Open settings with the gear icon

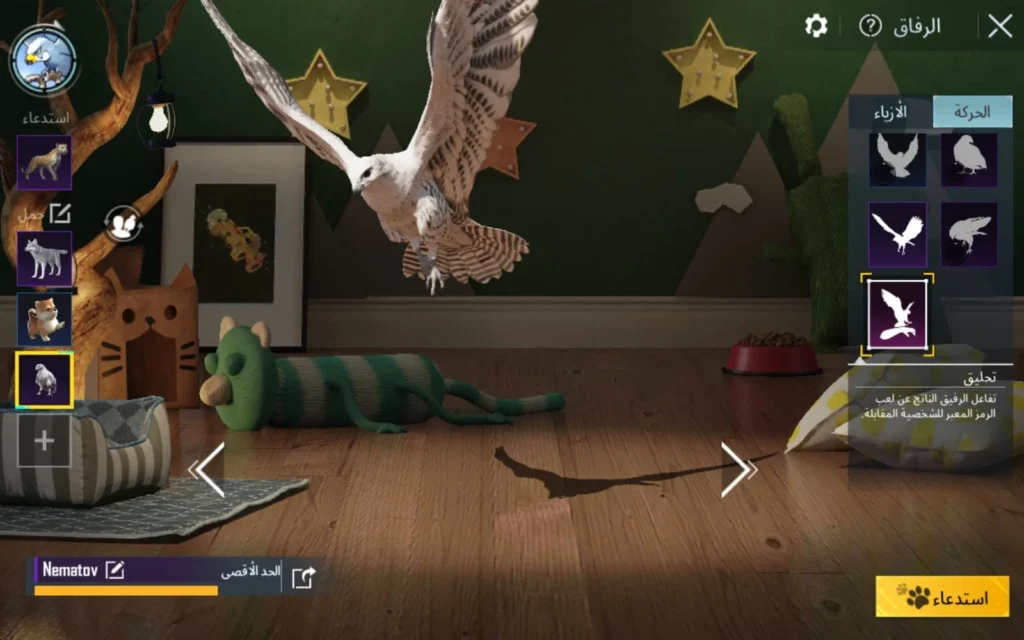pyautogui.click(x=816, y=26)
